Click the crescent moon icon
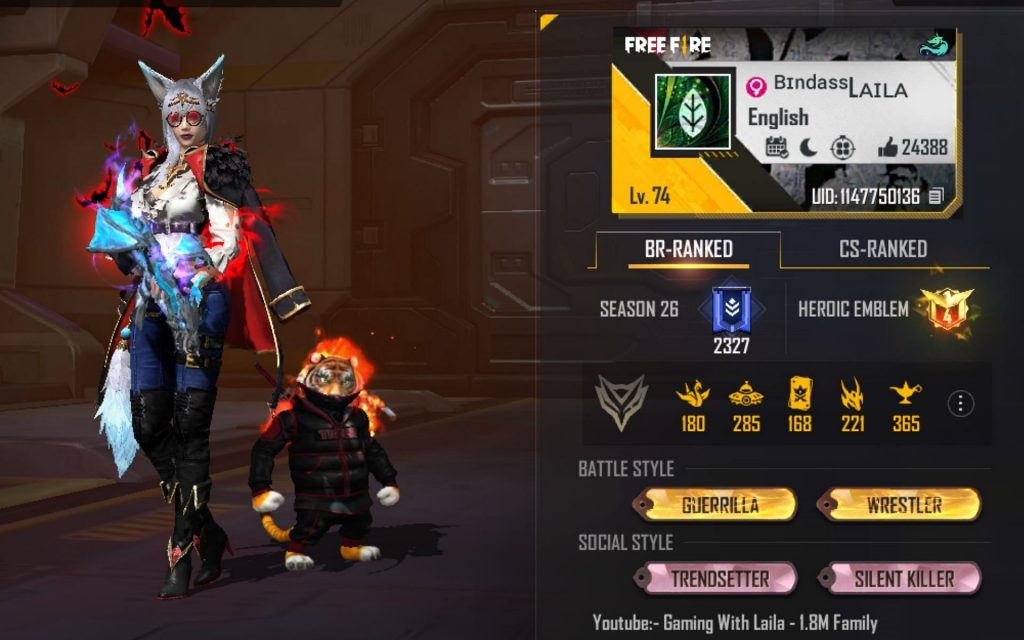This screenshot has height=640, width=1024. click(x=808, y=148)
